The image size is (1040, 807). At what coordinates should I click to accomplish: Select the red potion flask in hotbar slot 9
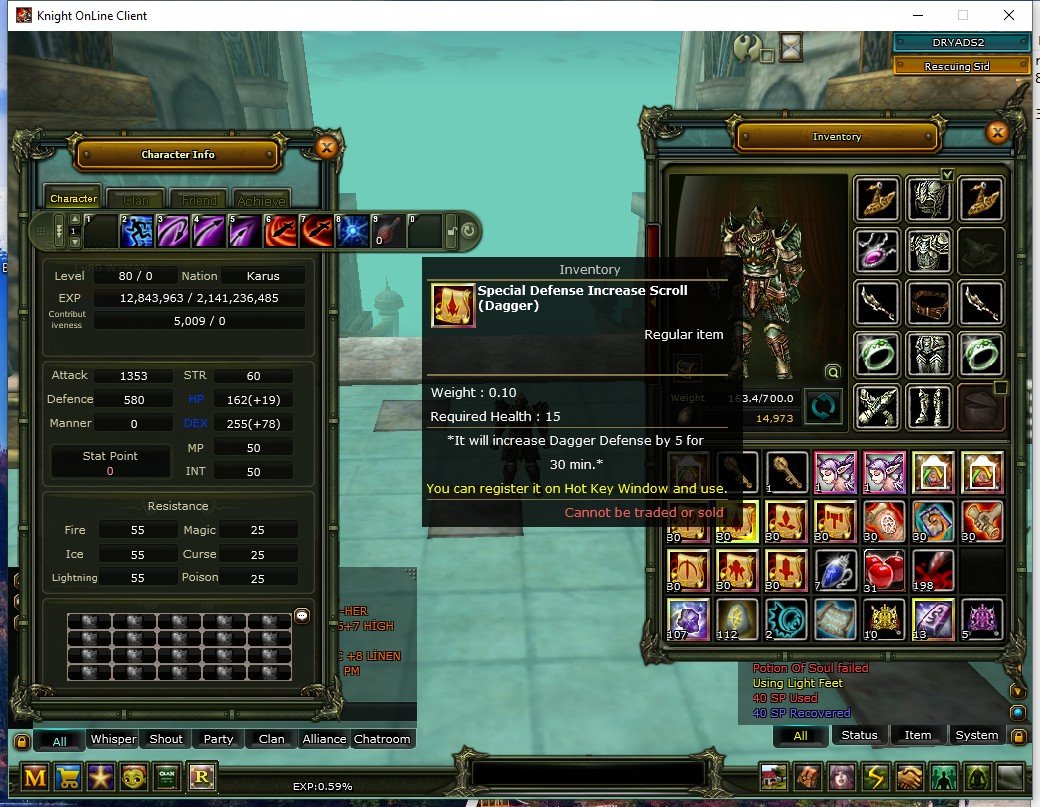coord(388,232)
